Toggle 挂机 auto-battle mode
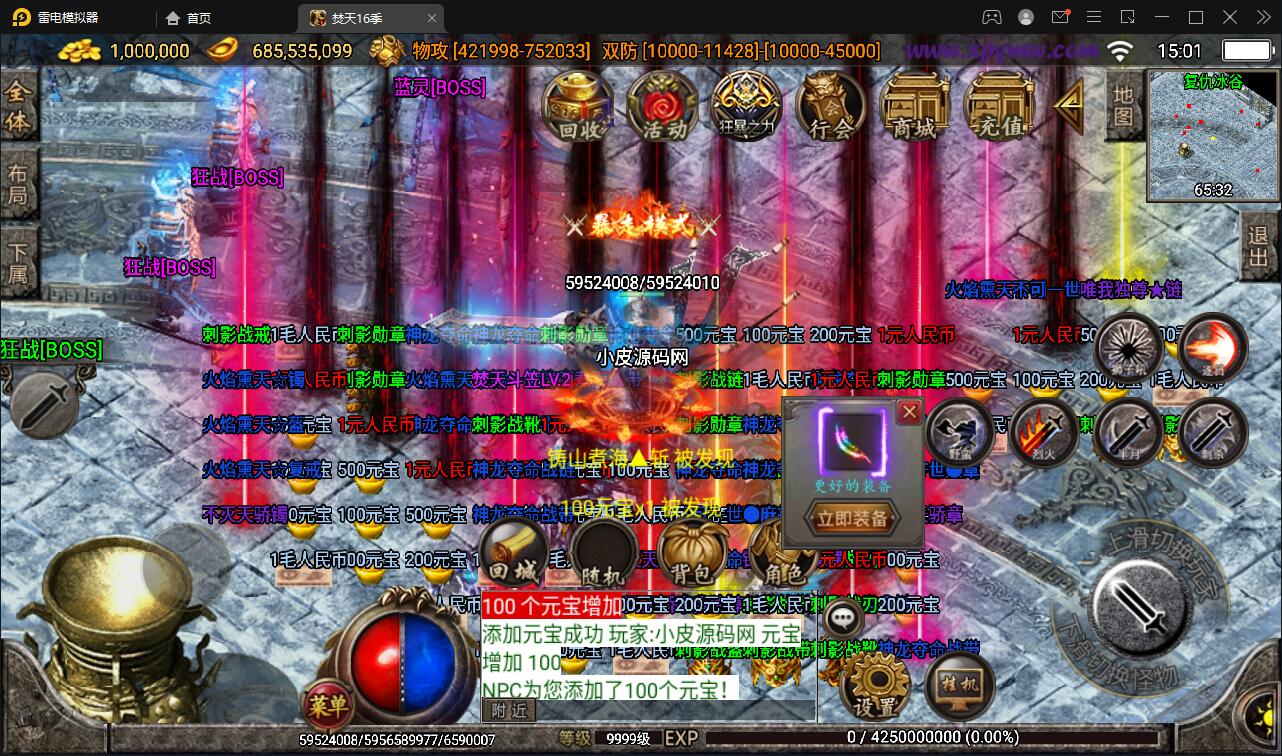Screen dimensions: 1282x756 [958, 684]
